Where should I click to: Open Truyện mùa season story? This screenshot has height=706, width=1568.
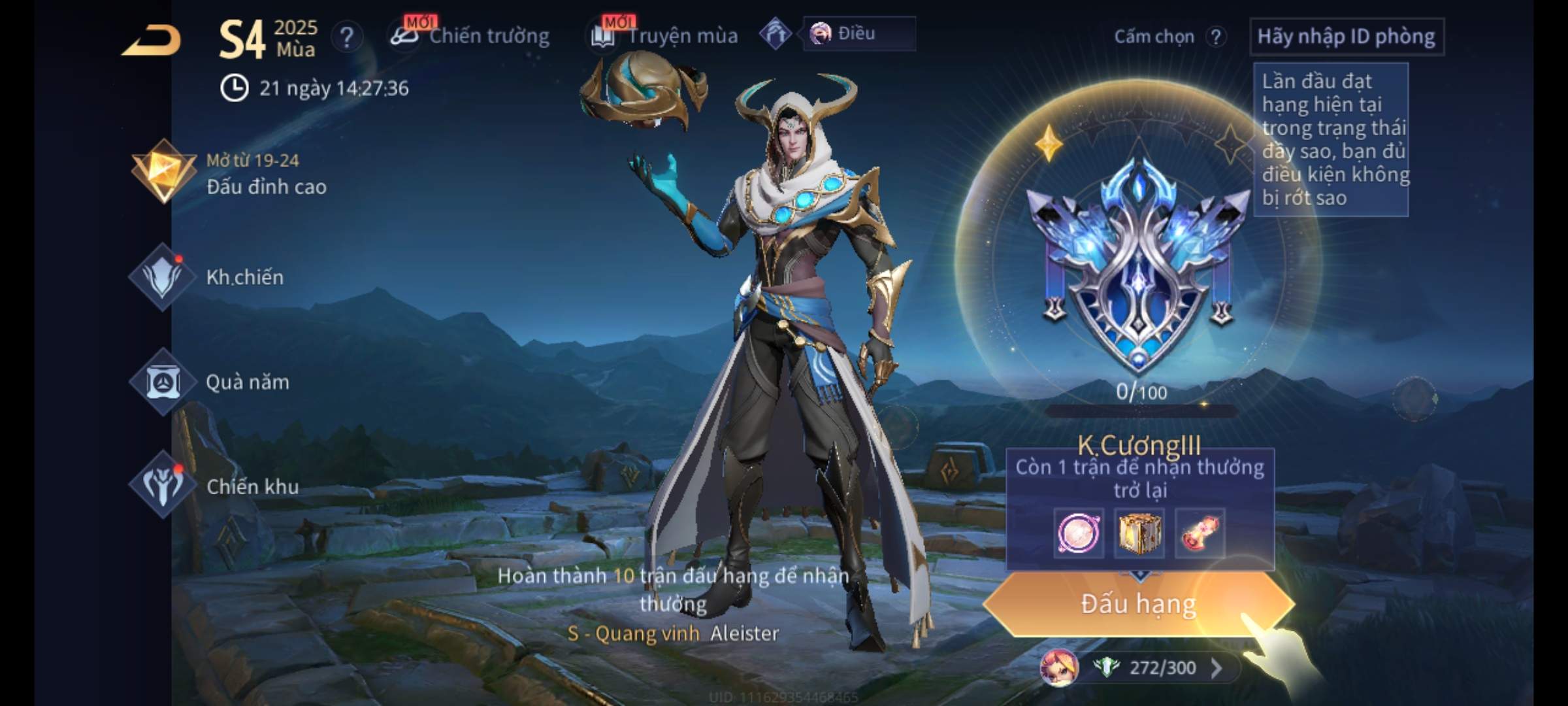[x=665, y=36]
